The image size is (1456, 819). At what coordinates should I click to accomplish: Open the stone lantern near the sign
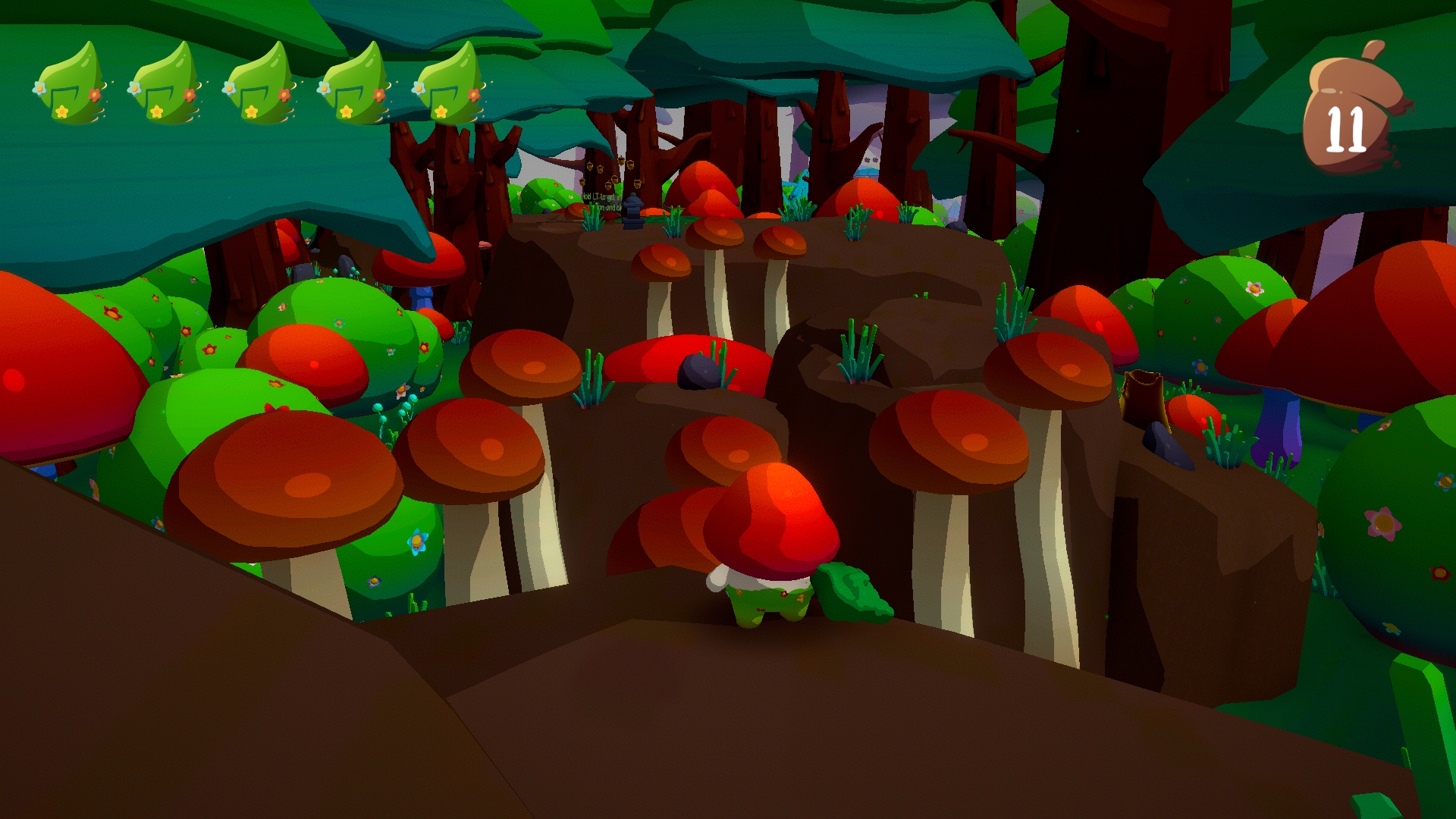click(633, 209)
